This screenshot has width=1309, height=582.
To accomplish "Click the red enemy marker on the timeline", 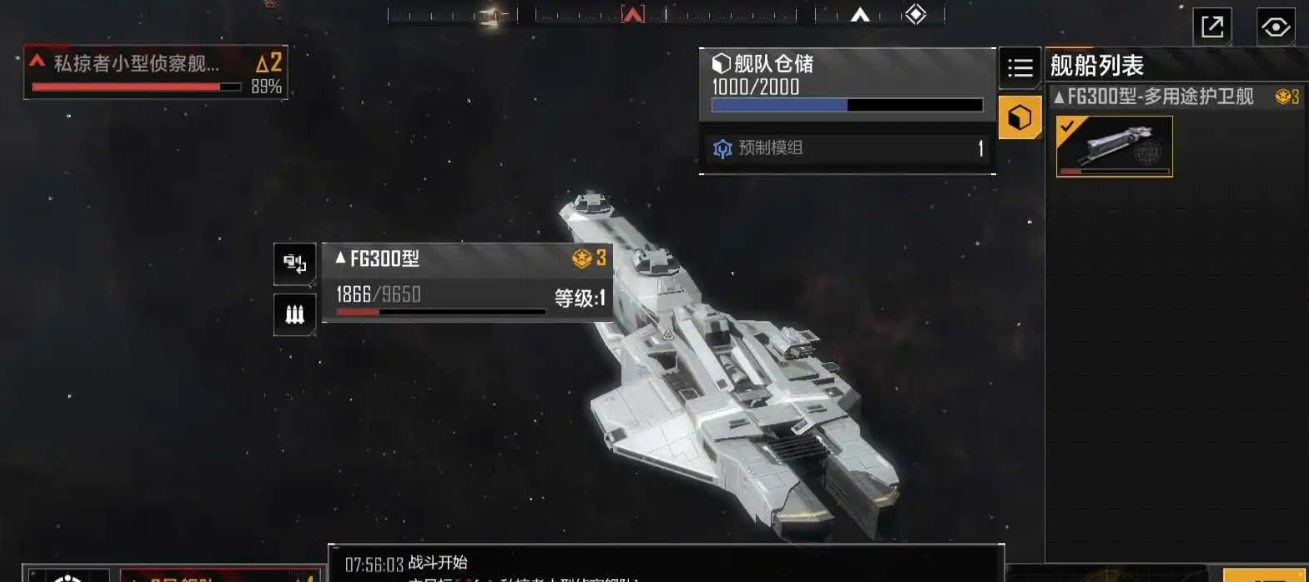I will (632, 15).
